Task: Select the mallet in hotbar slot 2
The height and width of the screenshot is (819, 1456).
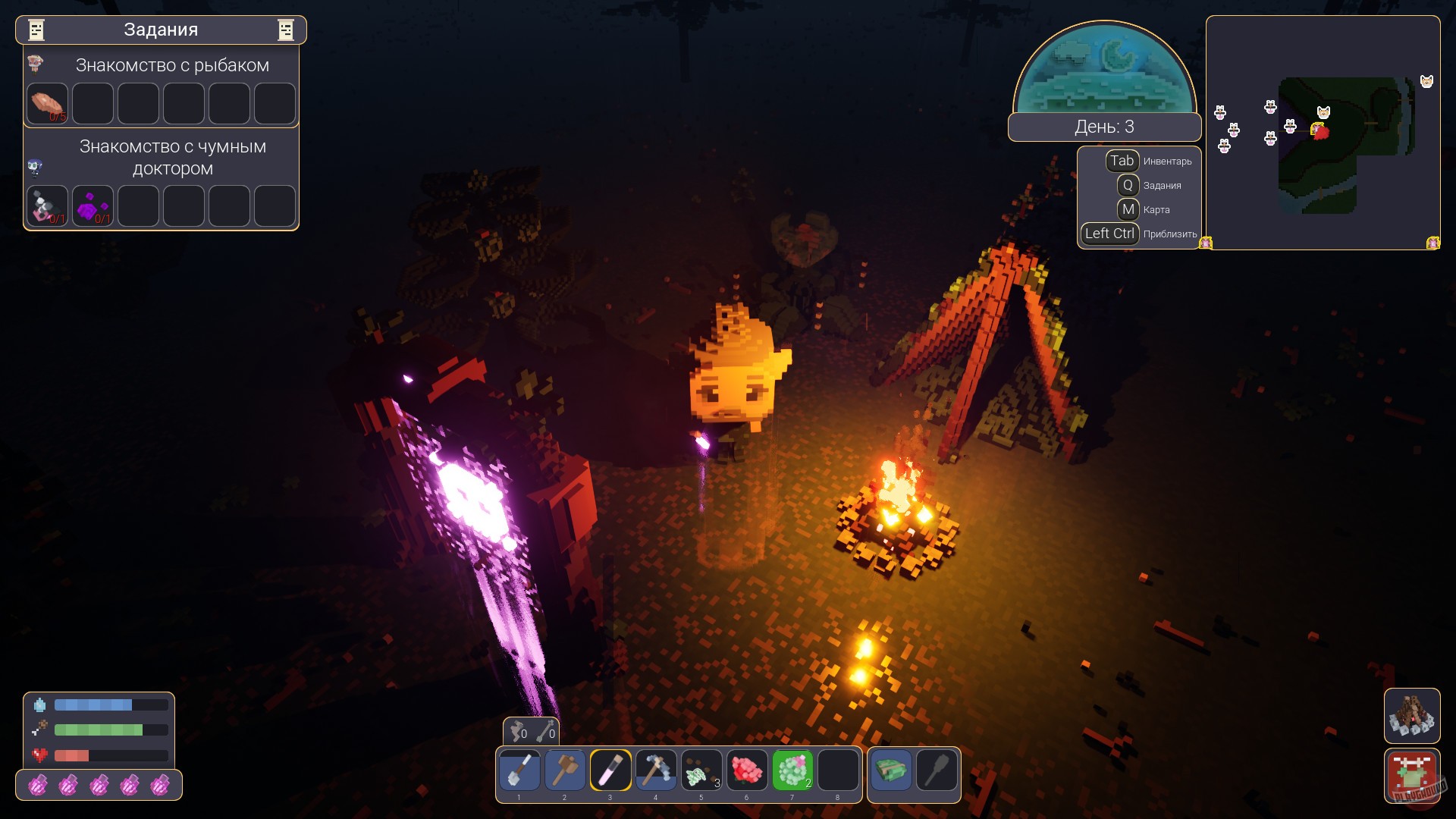Action: pos(565,769)
